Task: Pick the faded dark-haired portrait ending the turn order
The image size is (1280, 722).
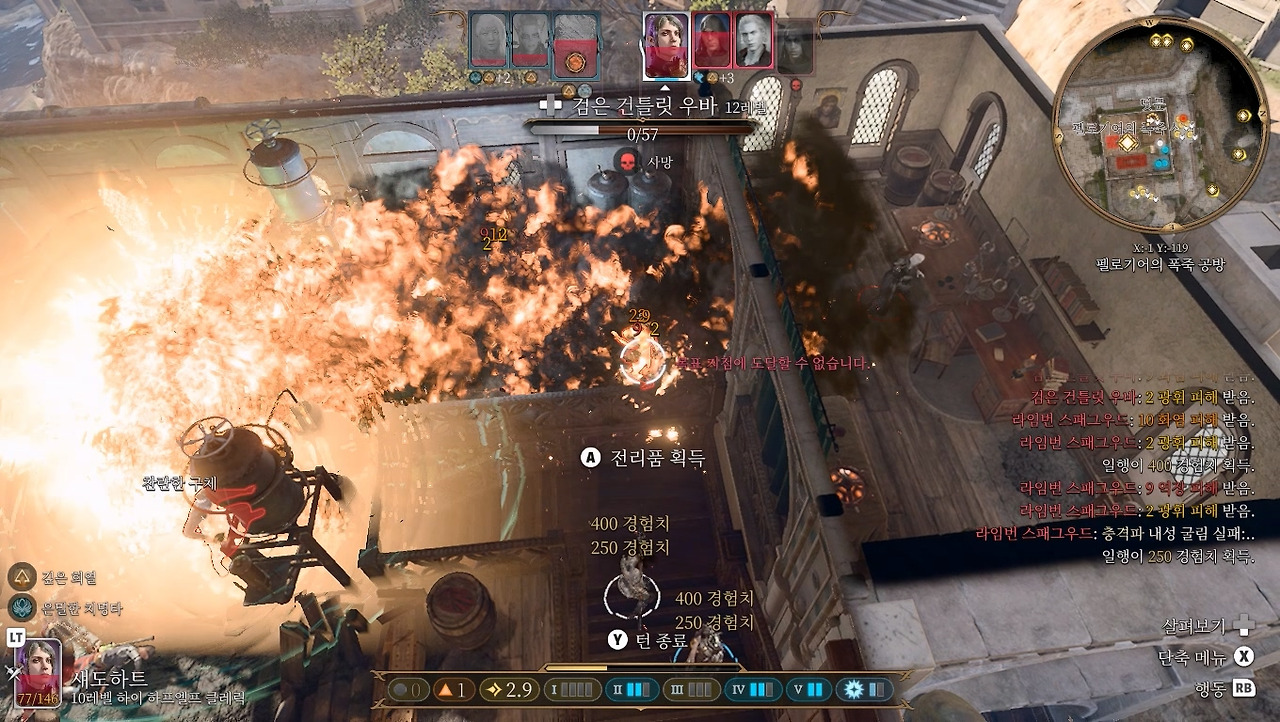Action: point(795,47)
